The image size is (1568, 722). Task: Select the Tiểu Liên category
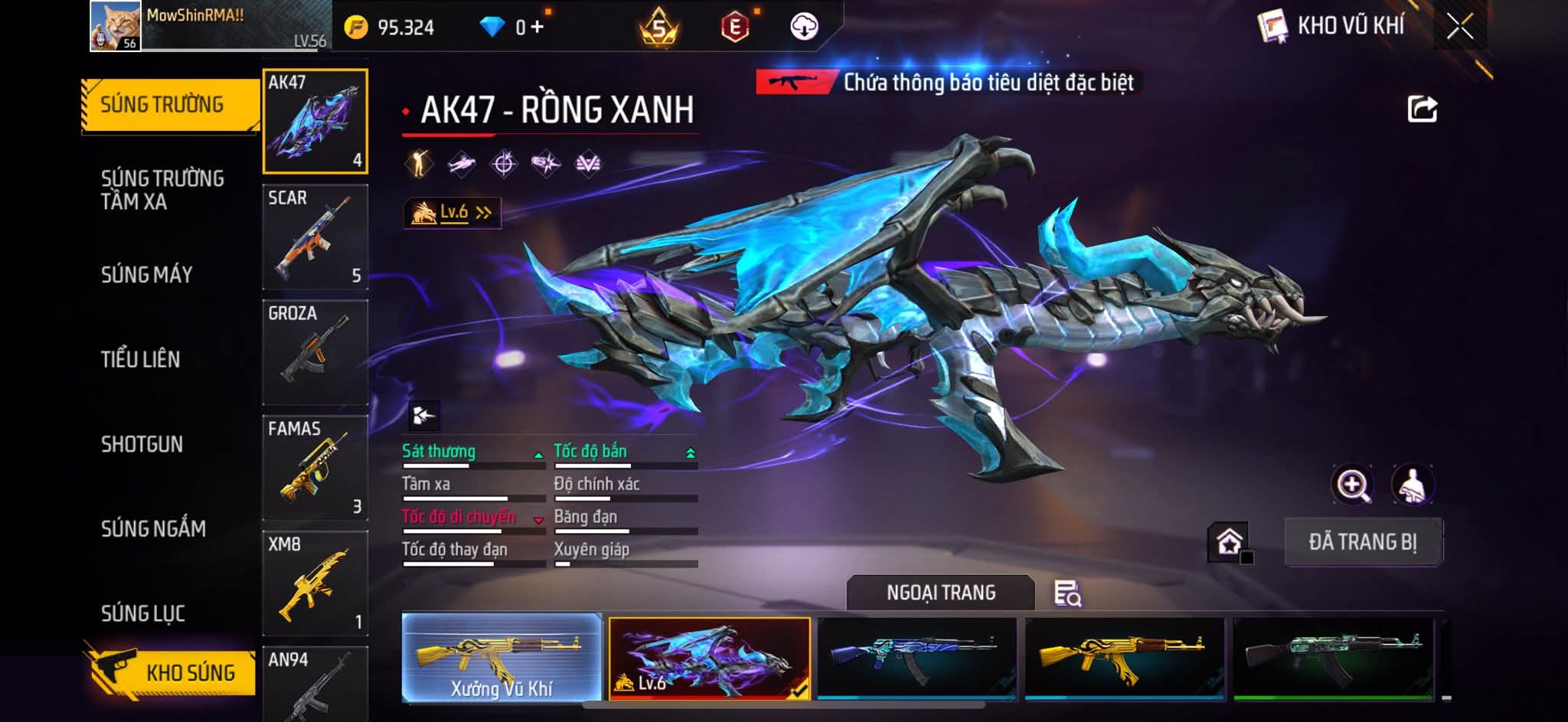point(141,359)
